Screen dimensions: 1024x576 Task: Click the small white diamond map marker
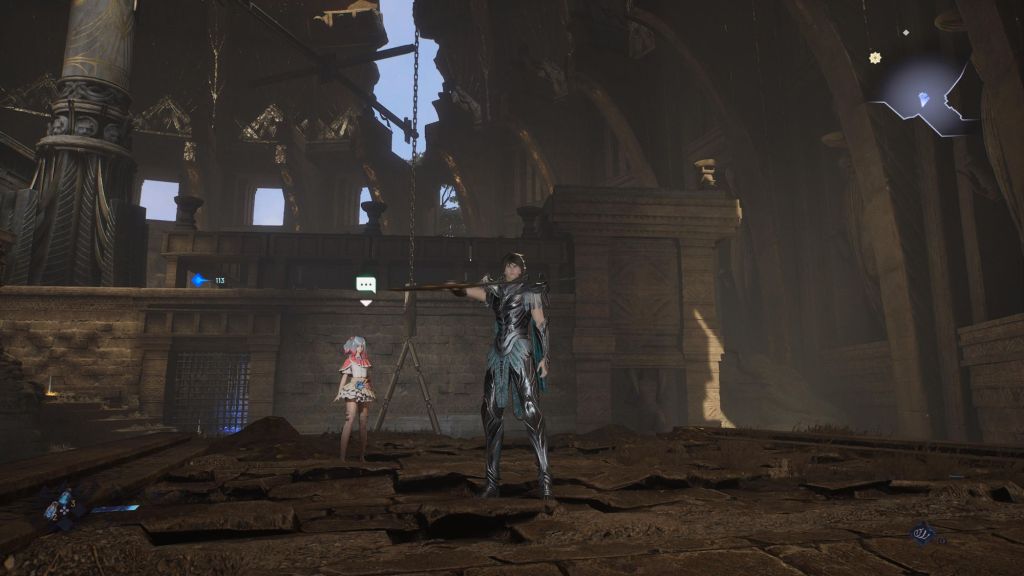point(906,33)
